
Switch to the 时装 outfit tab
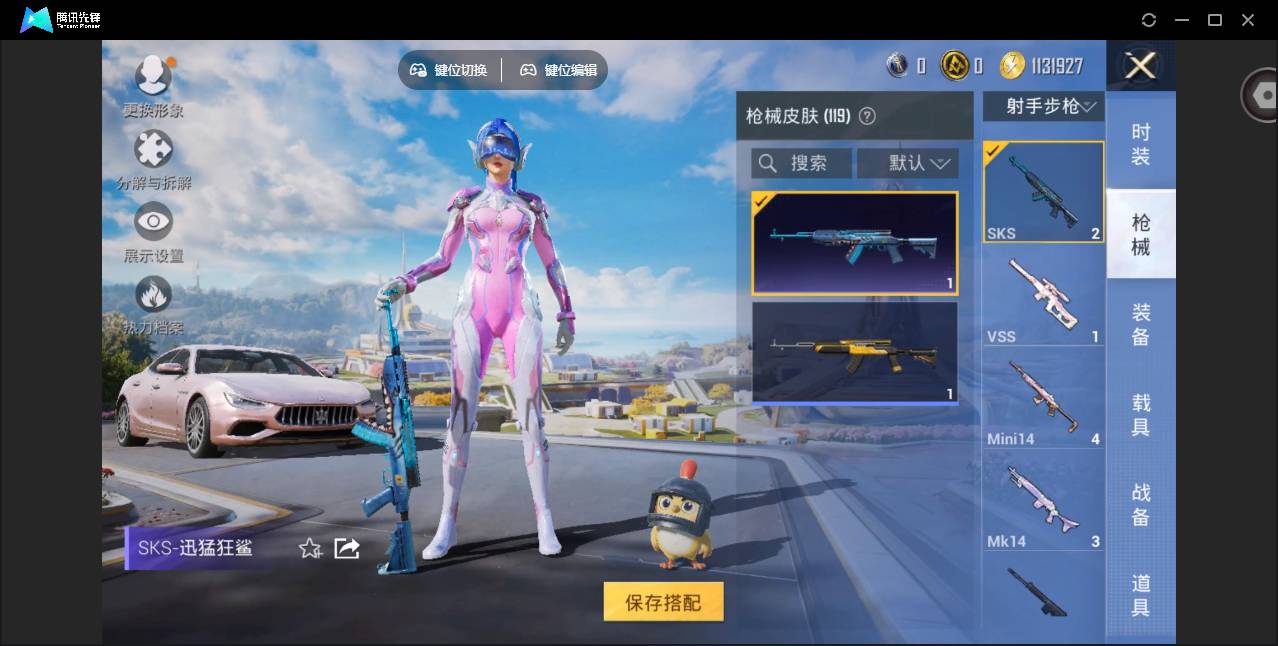point(1140,145)
